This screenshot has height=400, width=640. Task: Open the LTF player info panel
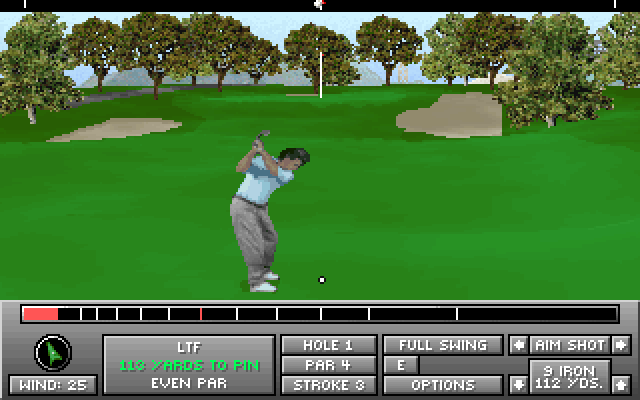tap(189, 364)
